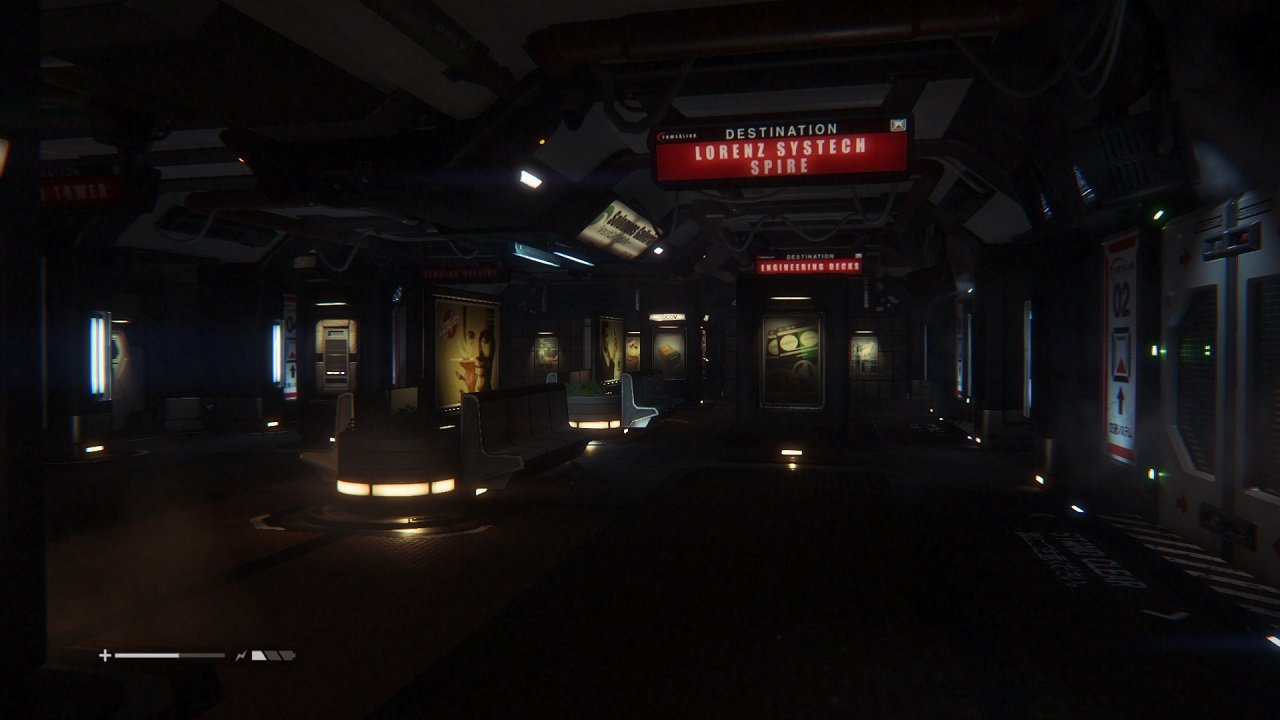Toggle the second battery charge segment
Viewport: 1280px width, 720px height.
(x=272, y=655)
